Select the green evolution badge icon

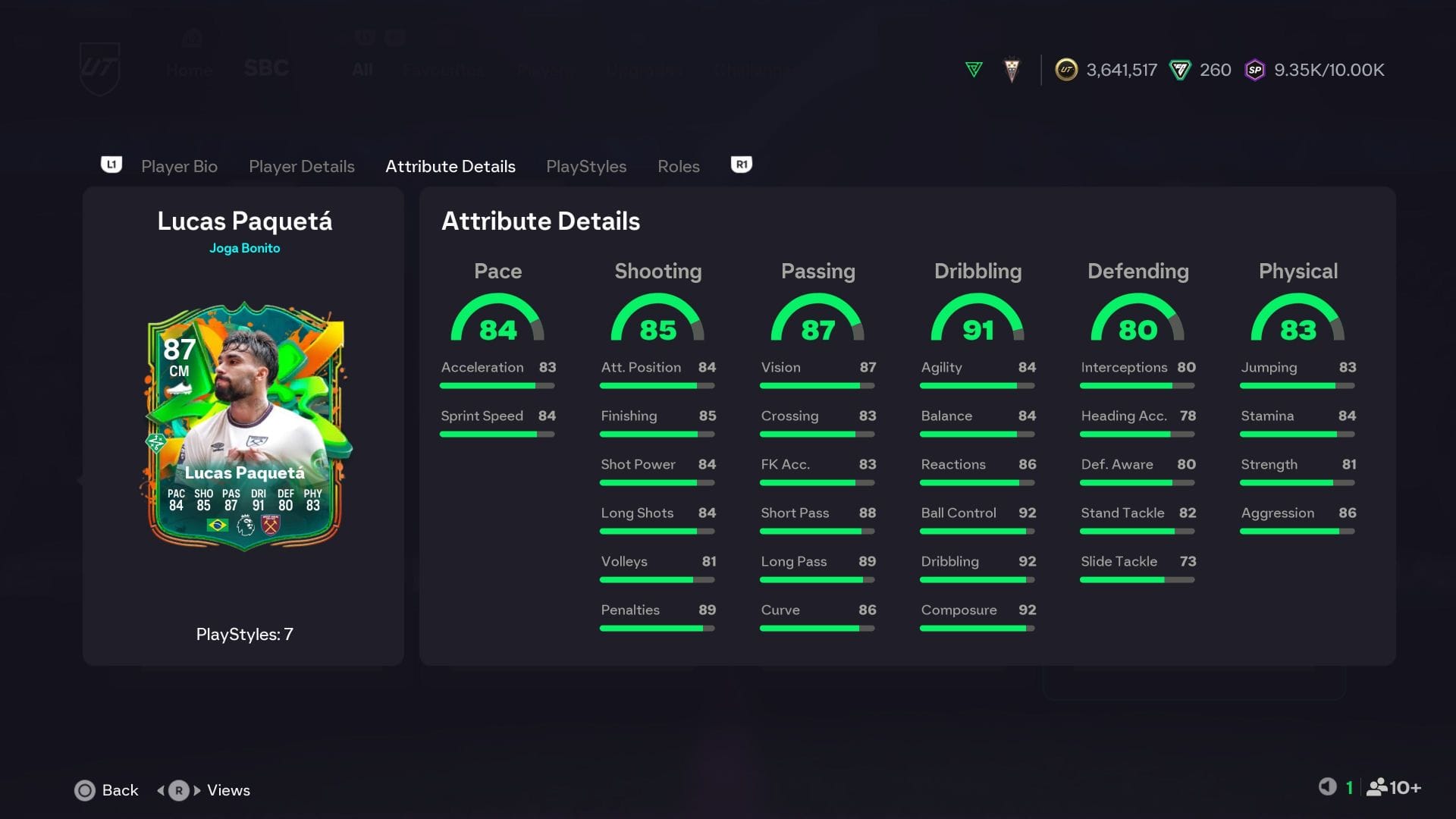tap(973, 69)
